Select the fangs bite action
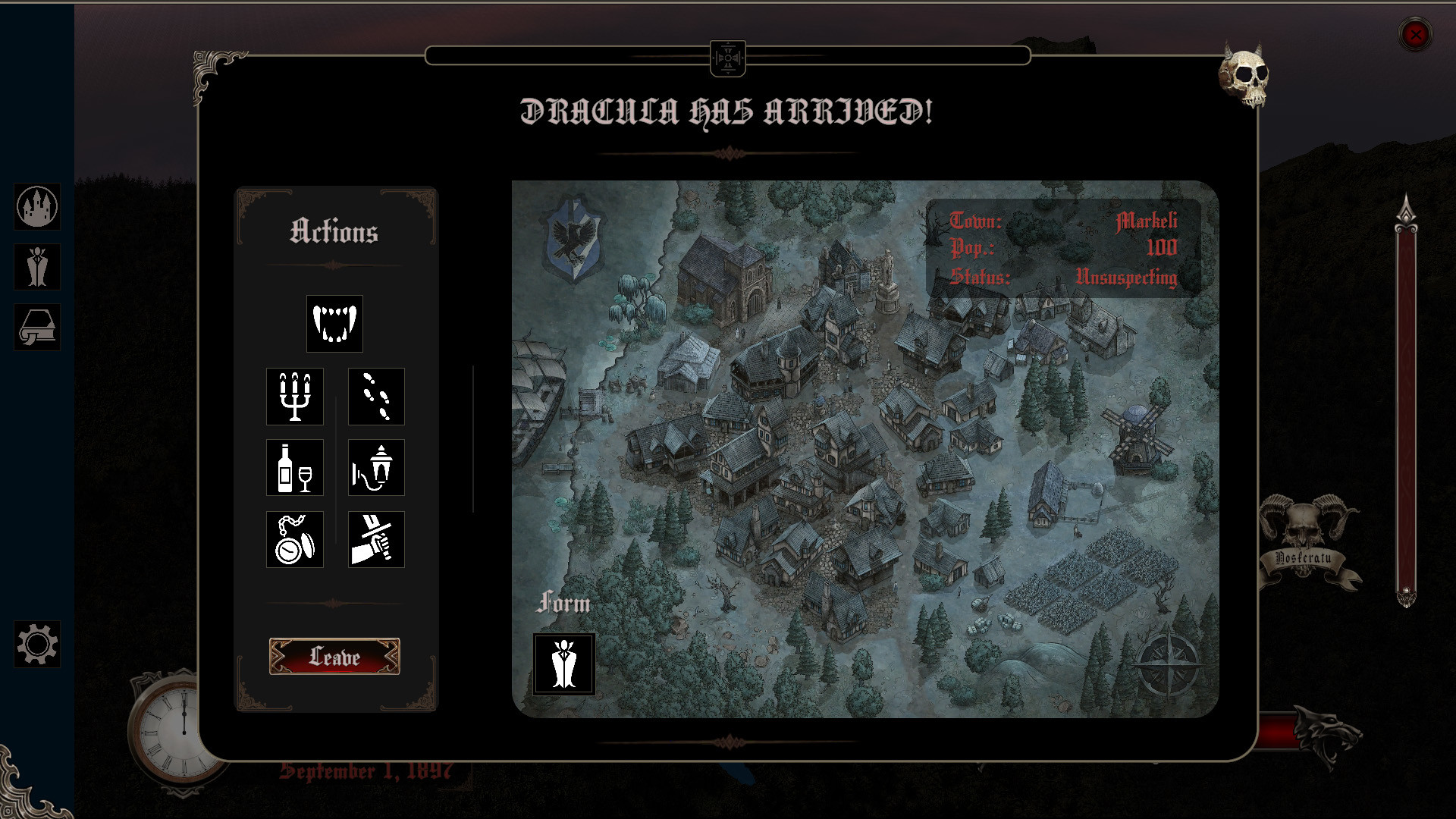 [x=334, y=324]
